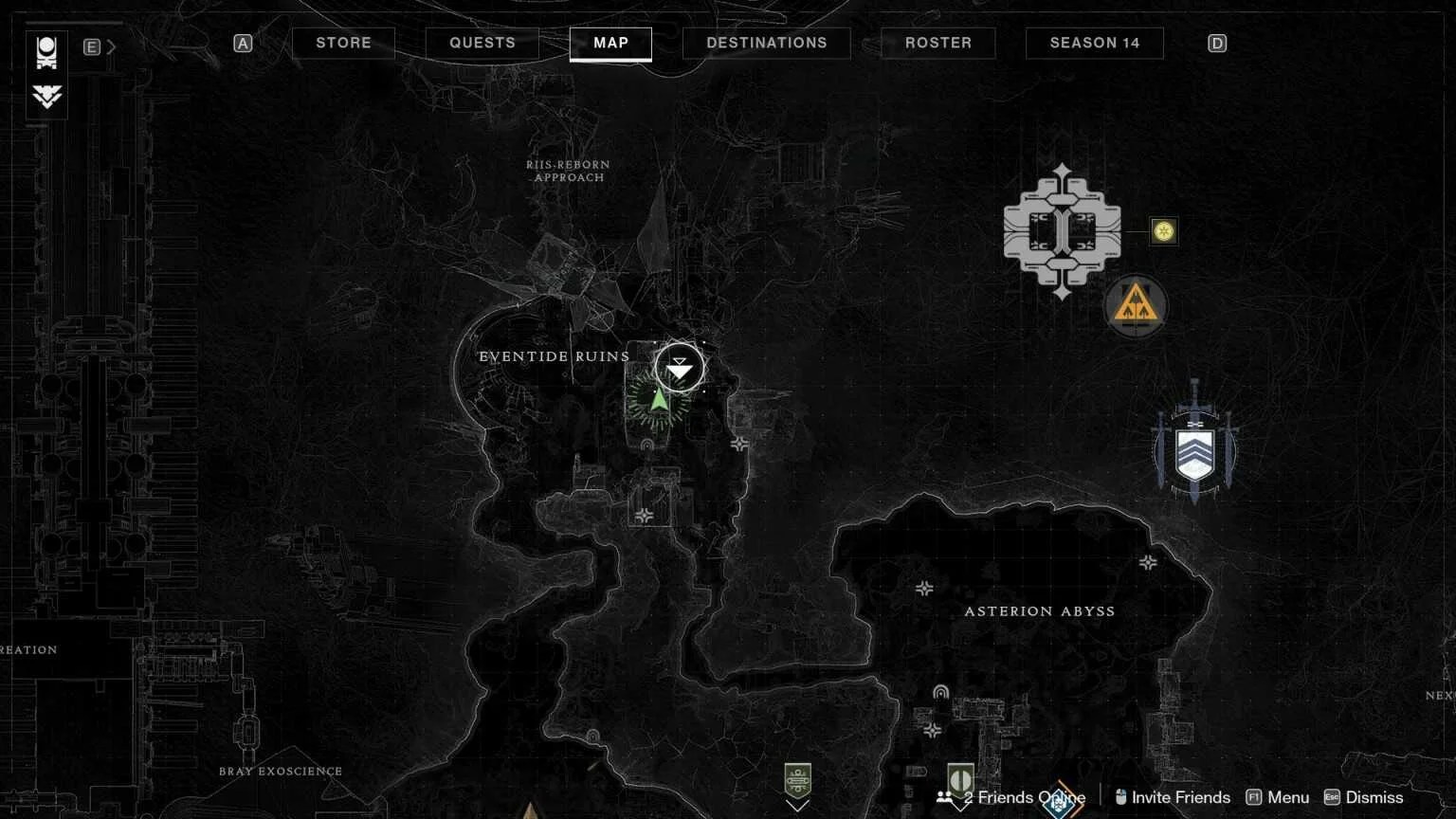Toggle the clan banner icon below the emblem
The image size is (1456, 819).
click(x=47, y=98)
